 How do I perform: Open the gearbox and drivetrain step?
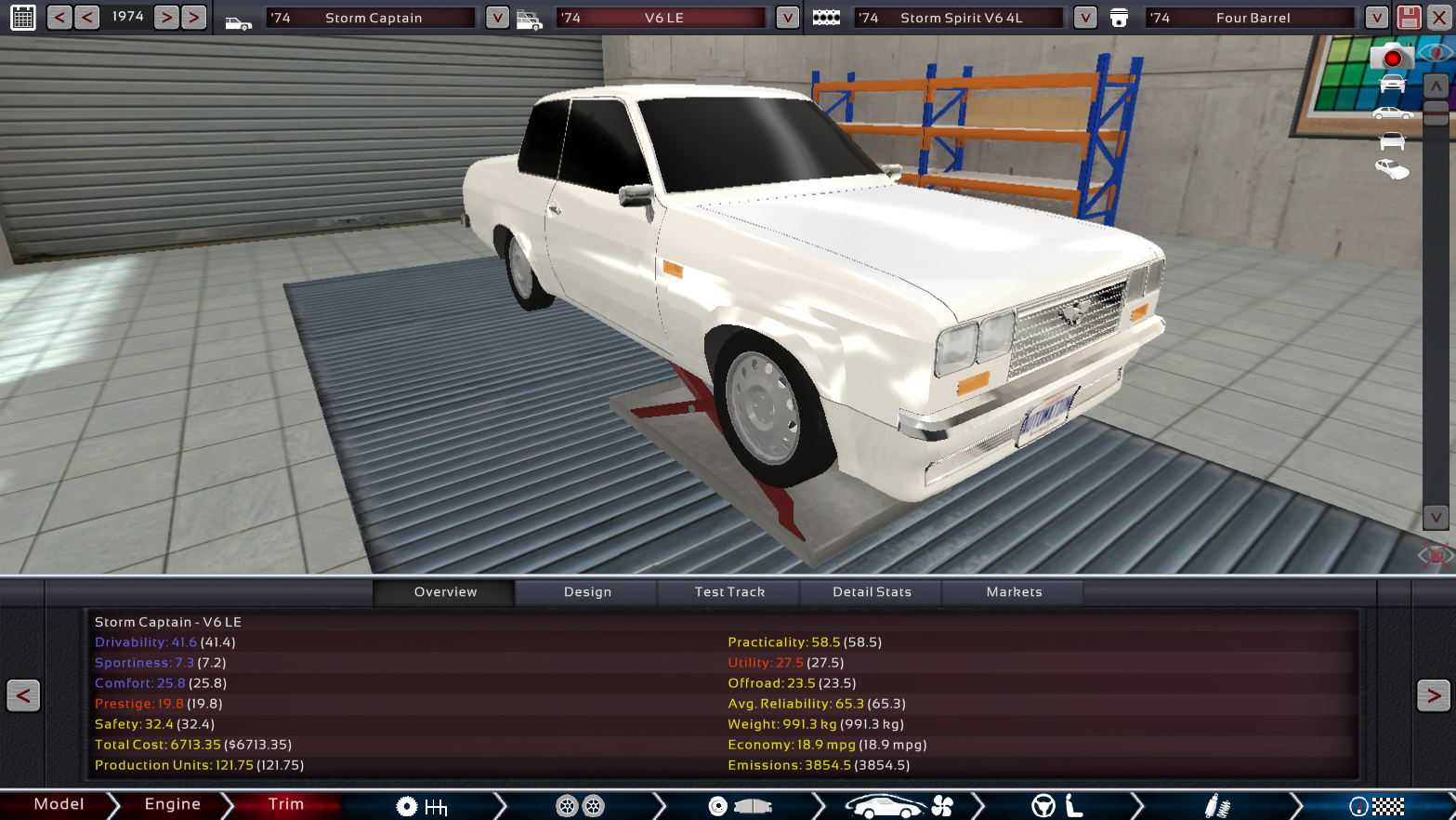(x=421, y=806)
